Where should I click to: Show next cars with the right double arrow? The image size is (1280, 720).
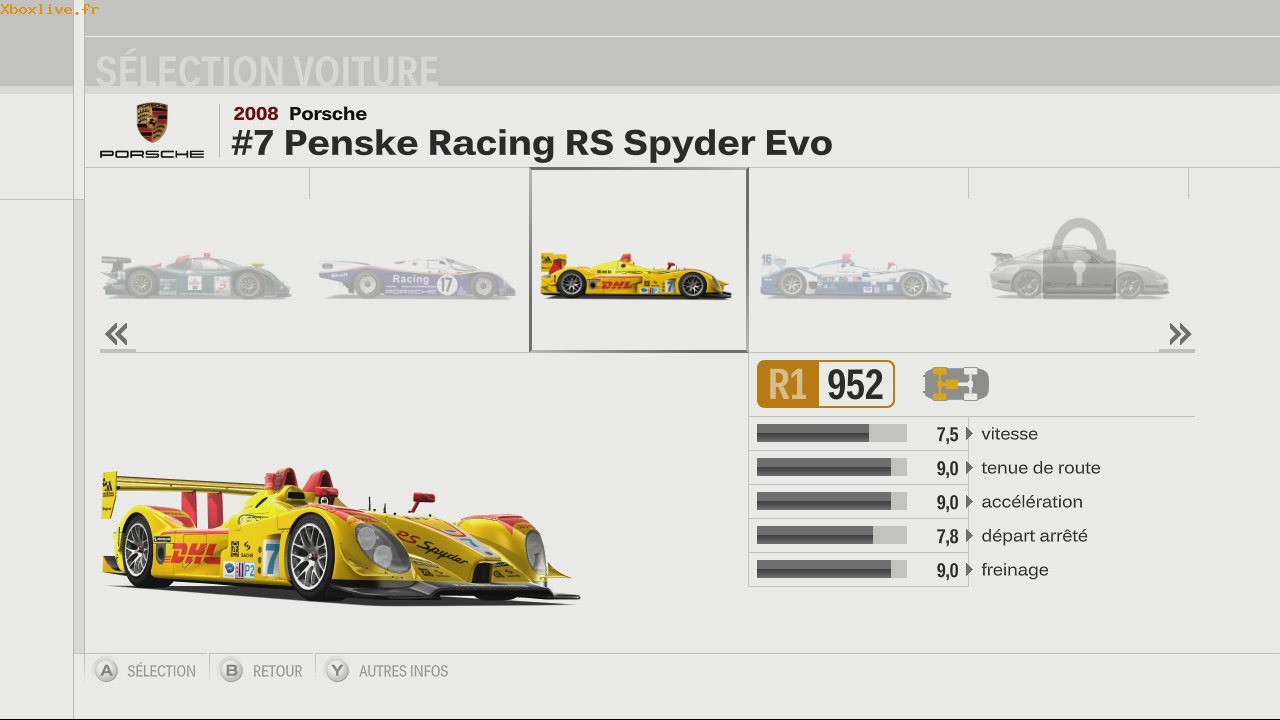click(x=1179, y=334)
